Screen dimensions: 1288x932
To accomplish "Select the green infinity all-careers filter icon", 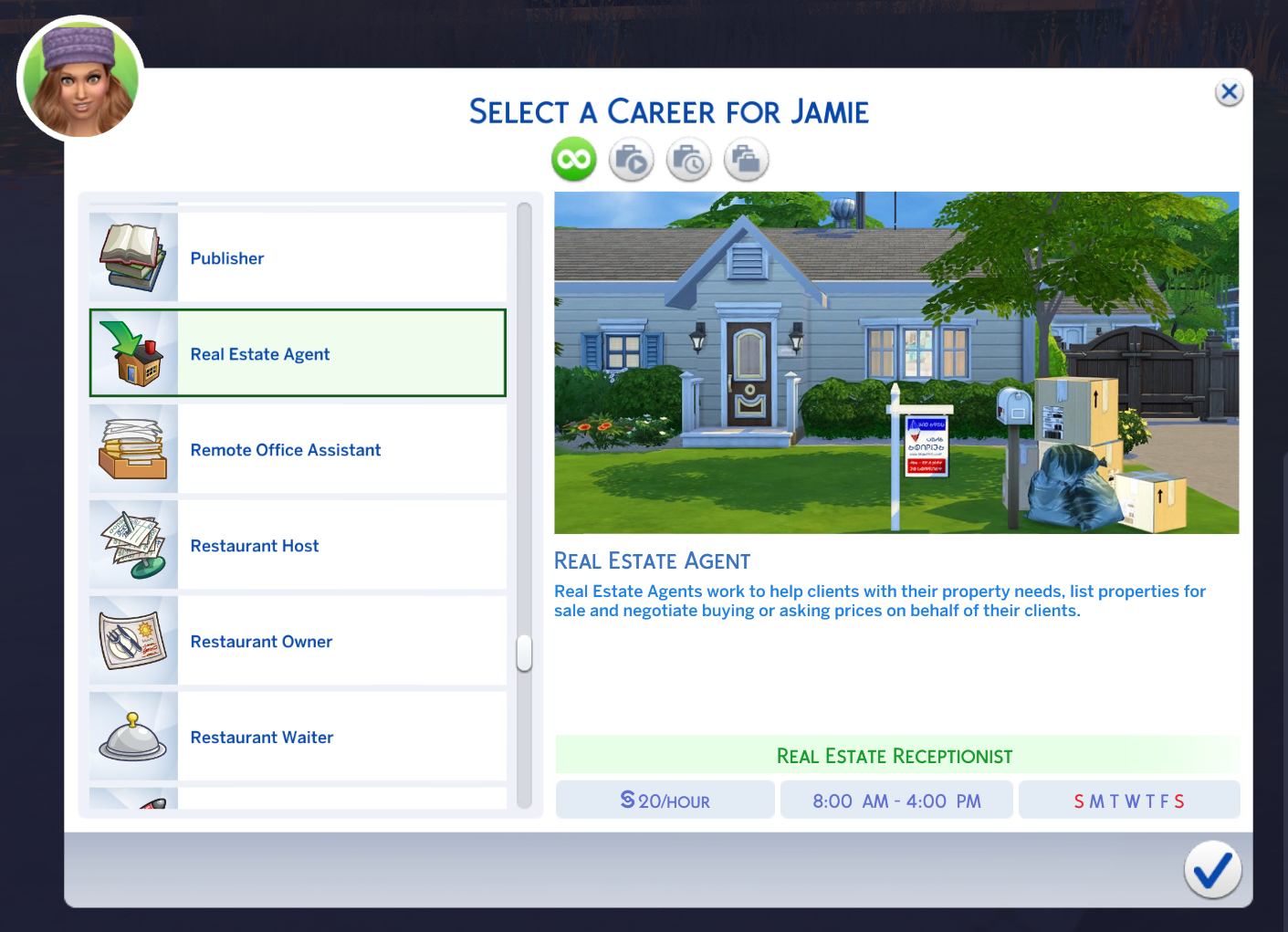I will pyautogui.click(x=573, y=159).
